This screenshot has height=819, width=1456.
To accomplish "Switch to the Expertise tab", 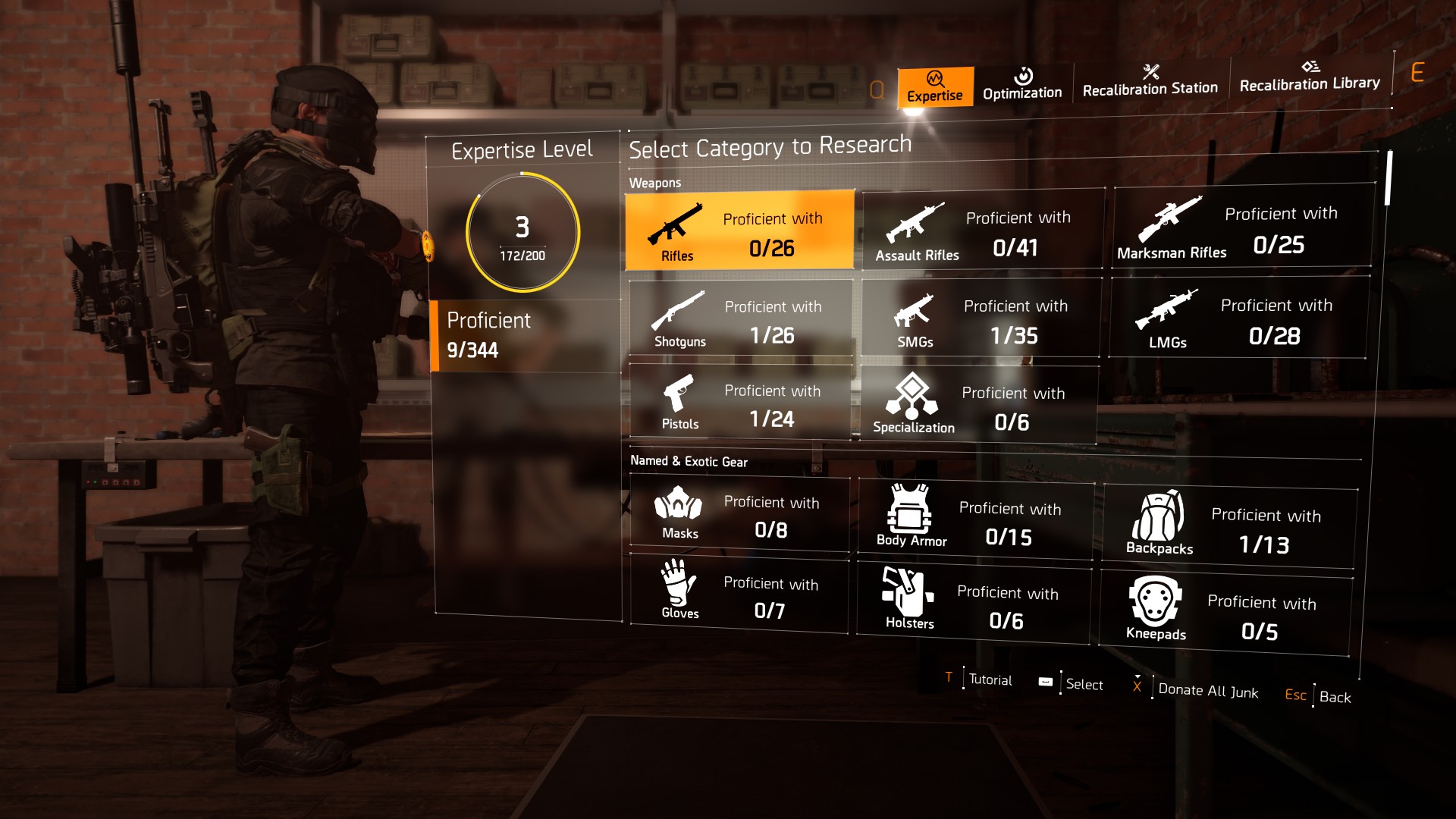I will click(934, 86).
